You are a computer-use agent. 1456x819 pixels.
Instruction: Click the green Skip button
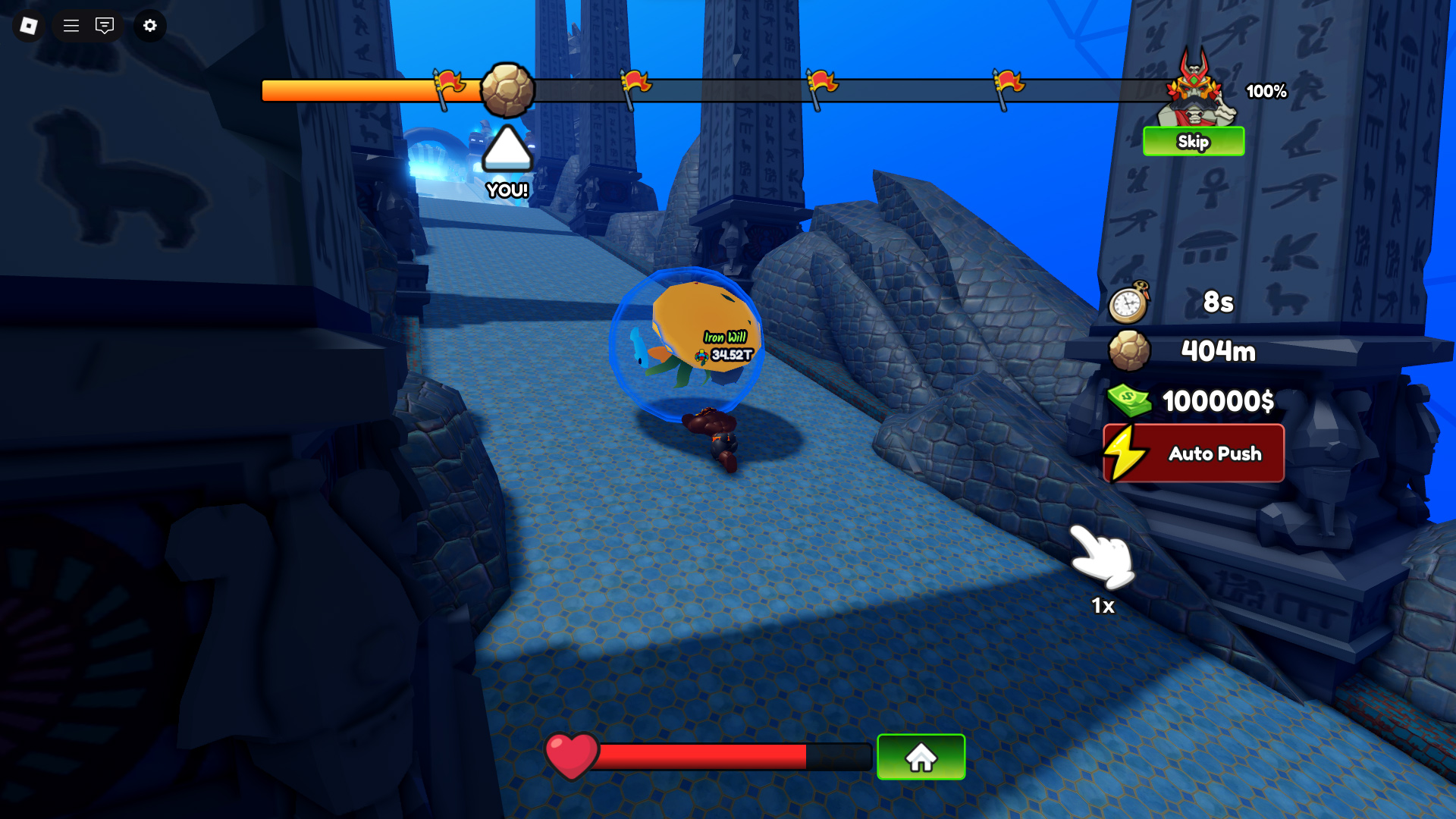tap(1193, 142)
